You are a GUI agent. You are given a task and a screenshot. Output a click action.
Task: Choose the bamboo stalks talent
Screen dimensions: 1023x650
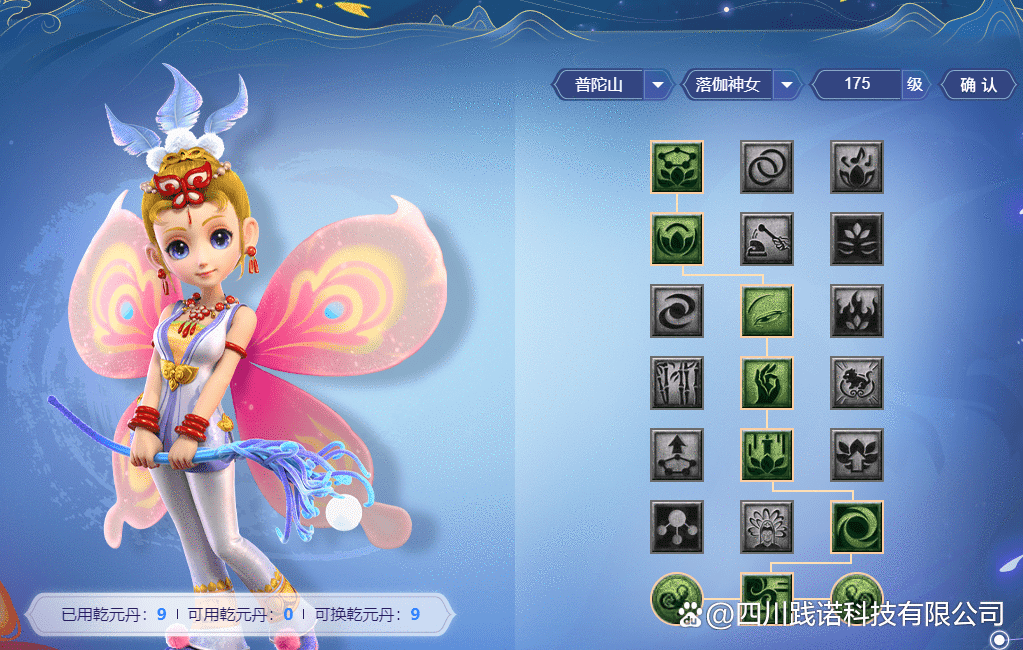[677, 383]
